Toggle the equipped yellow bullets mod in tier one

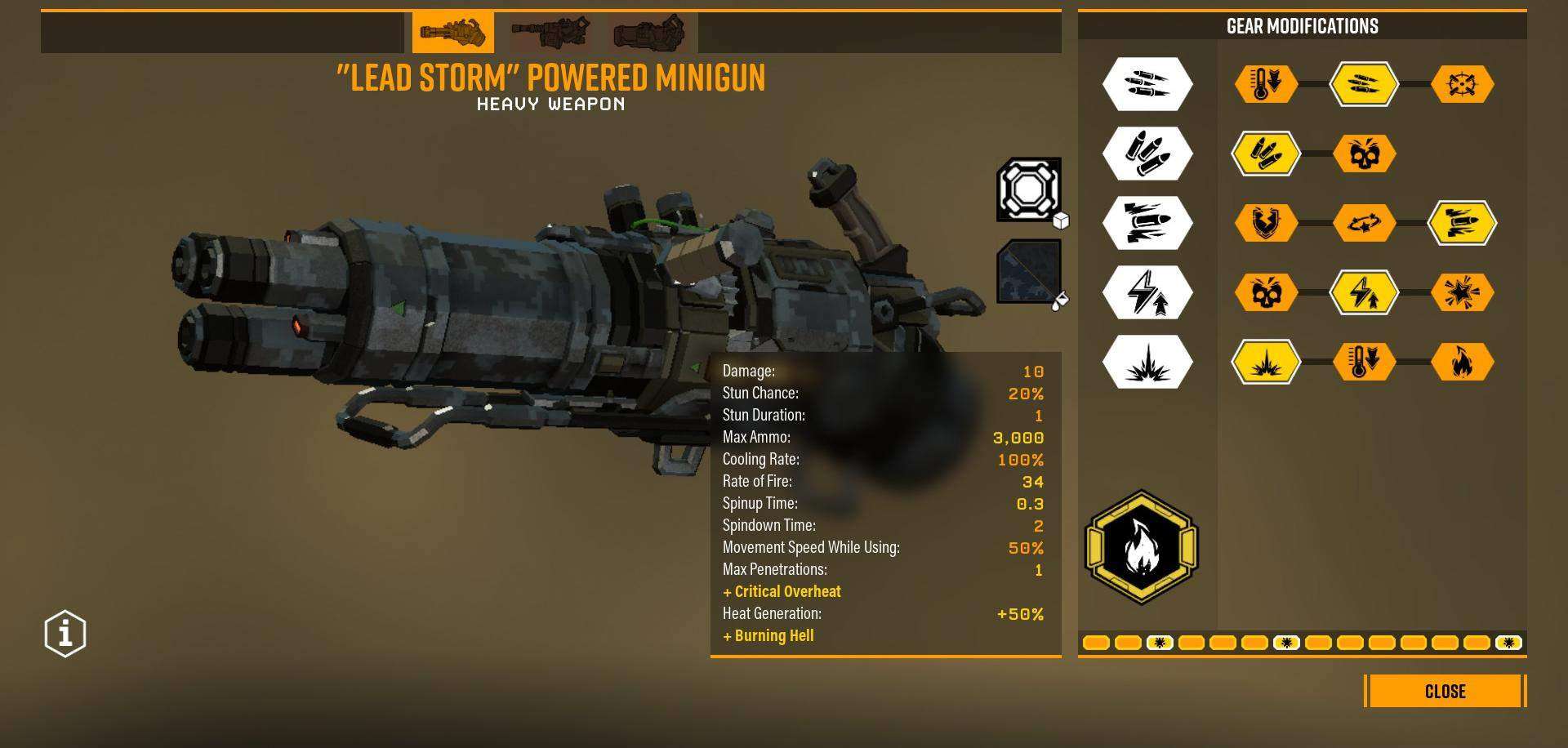1365,82
